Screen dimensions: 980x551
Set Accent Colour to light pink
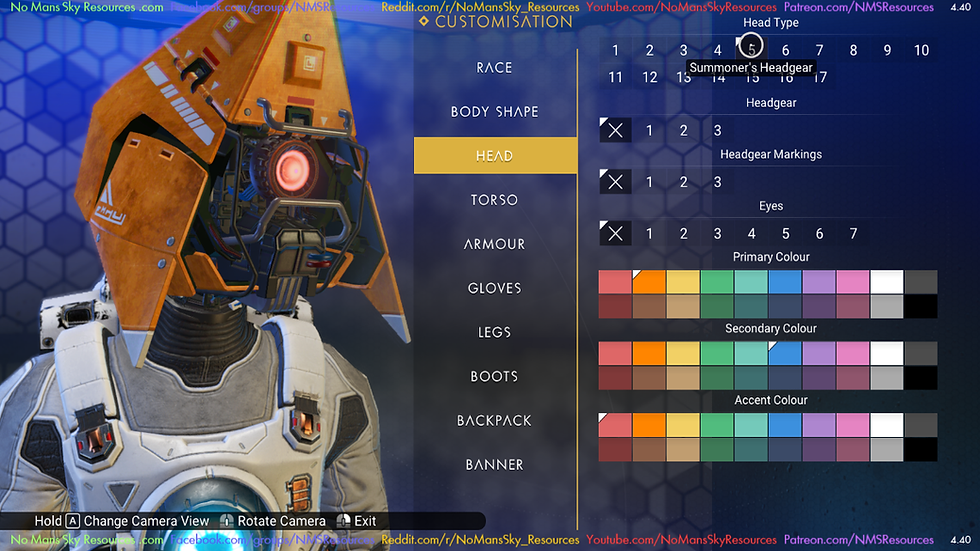click(853, 426)
